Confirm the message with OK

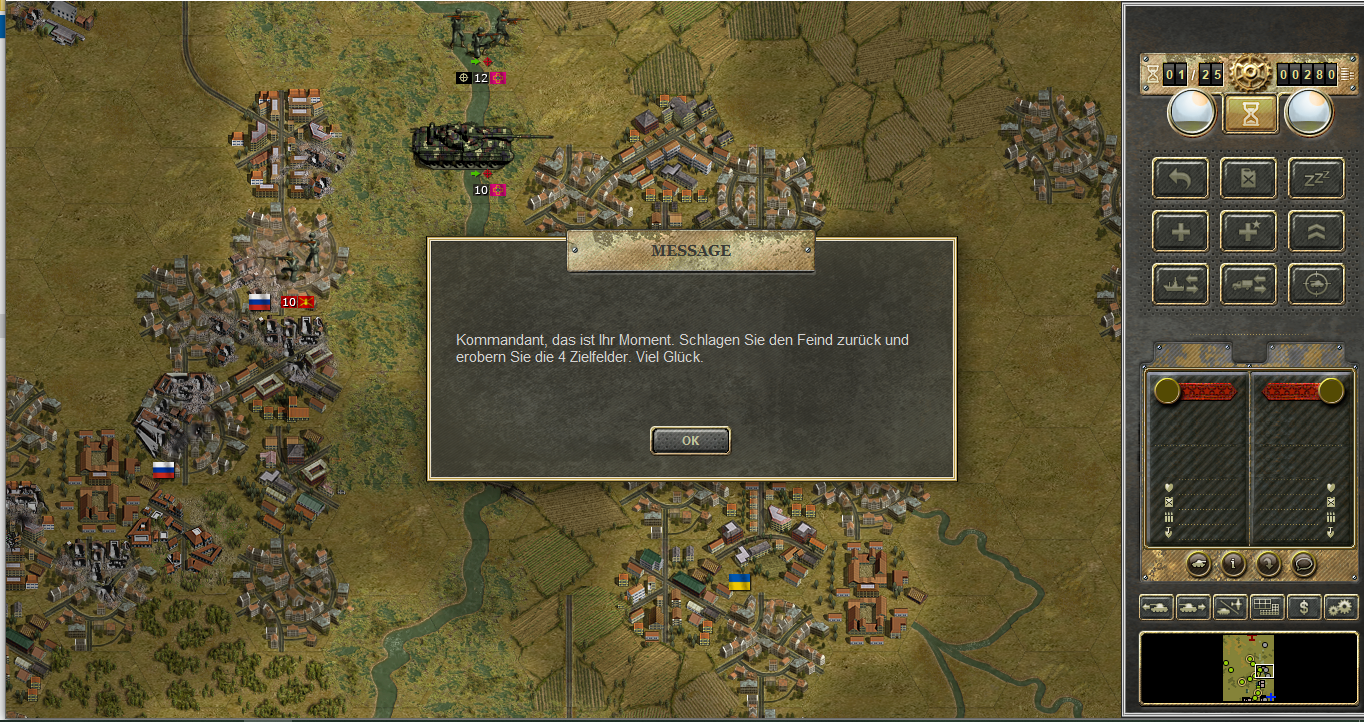[x=690, y=440]
